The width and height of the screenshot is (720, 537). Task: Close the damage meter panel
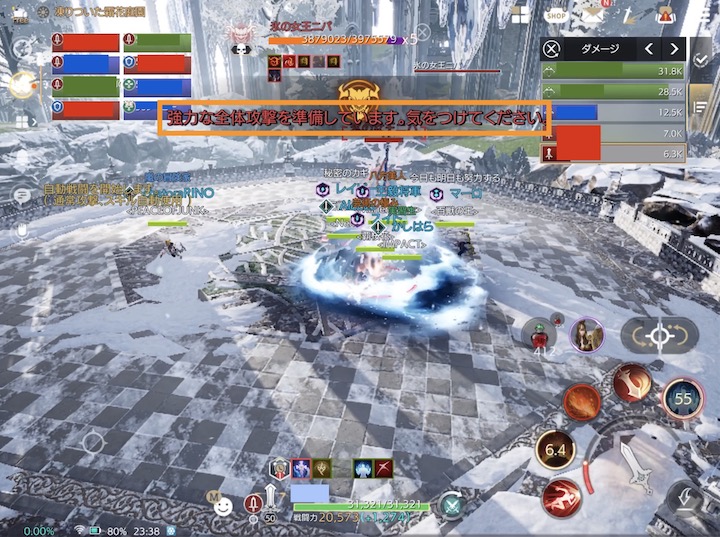(551, 48)
